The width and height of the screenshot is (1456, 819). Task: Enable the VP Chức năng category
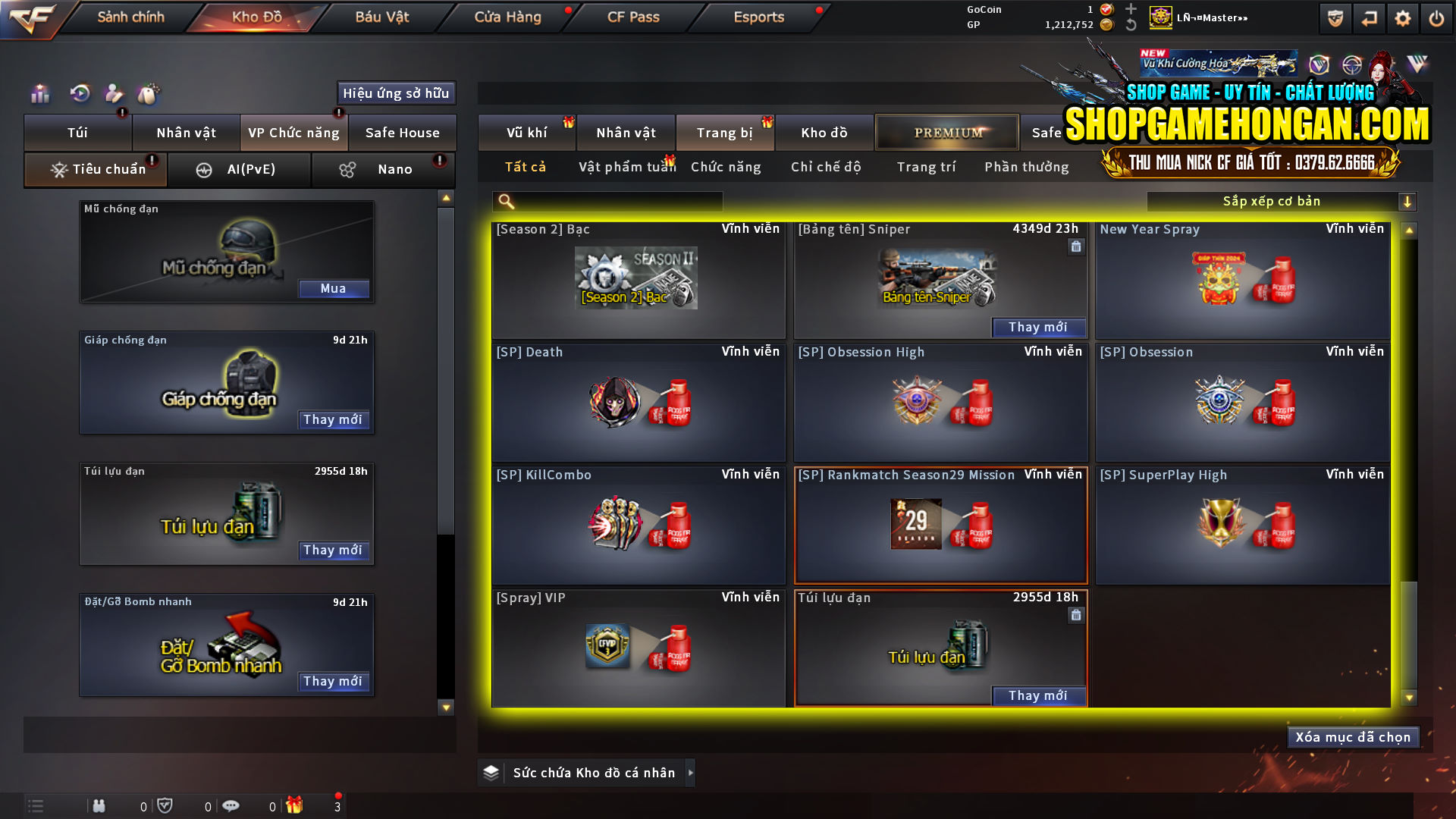(293, 132)
